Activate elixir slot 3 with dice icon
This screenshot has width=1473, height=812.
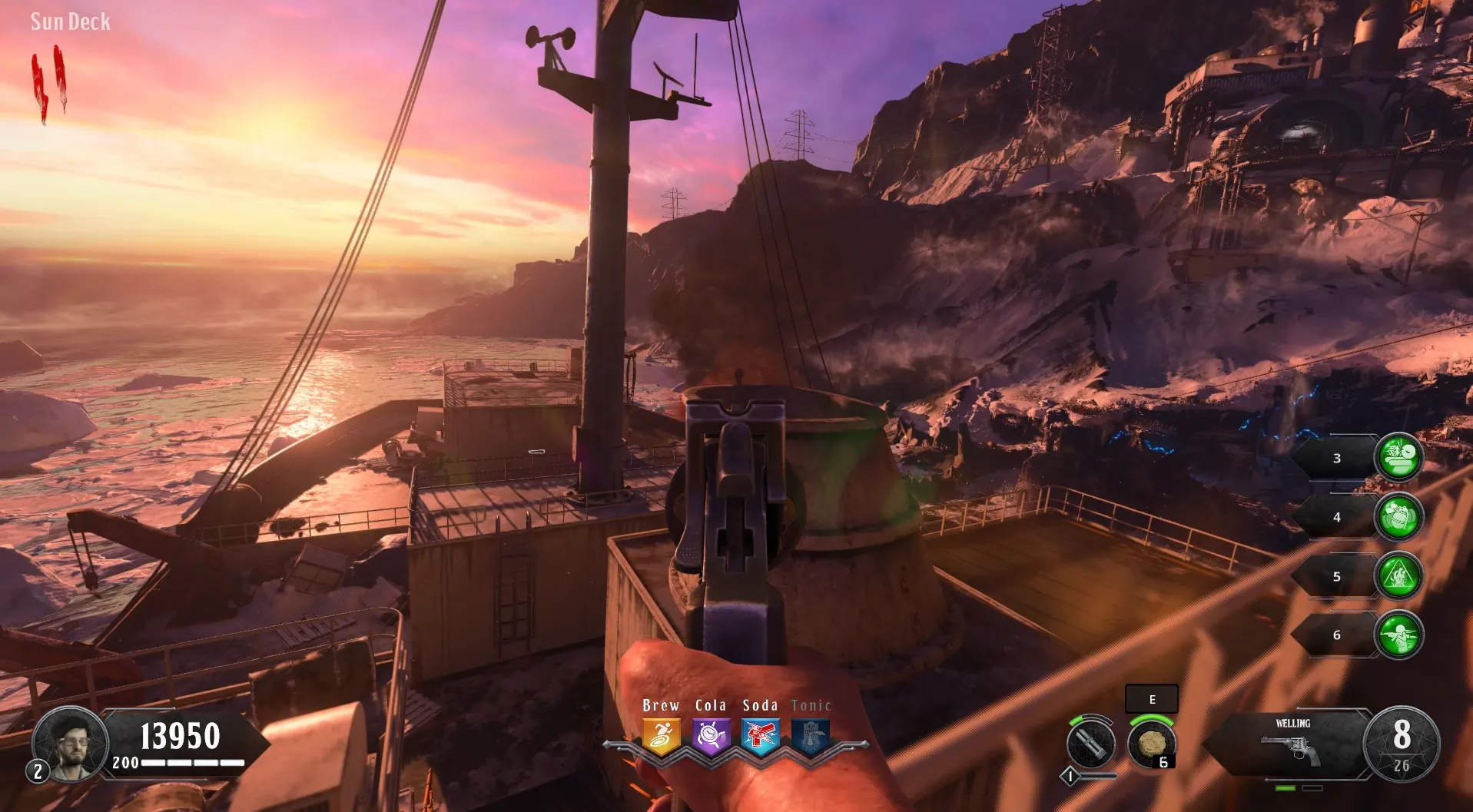pos(1398,458)
